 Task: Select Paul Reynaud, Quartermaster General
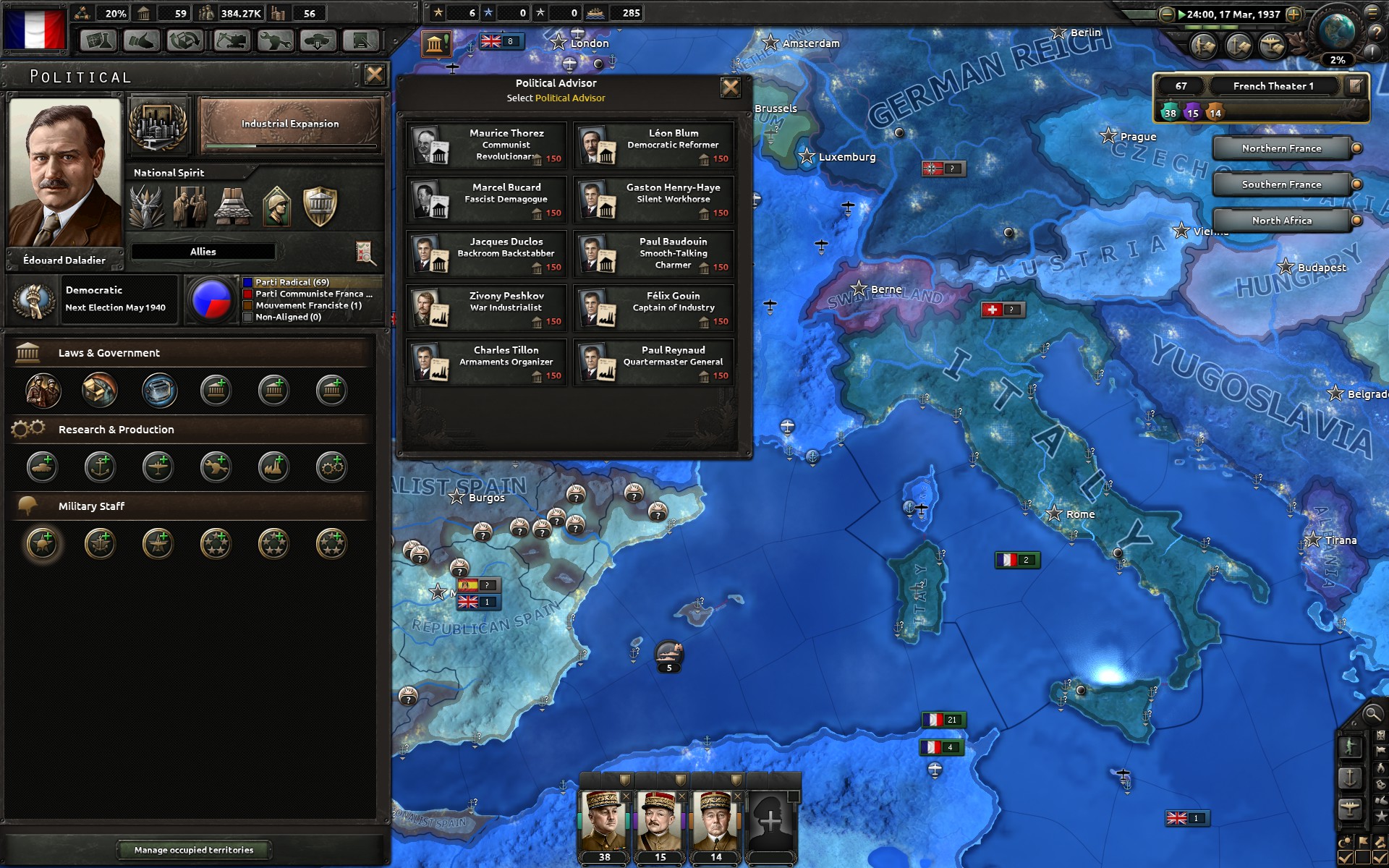653,362
